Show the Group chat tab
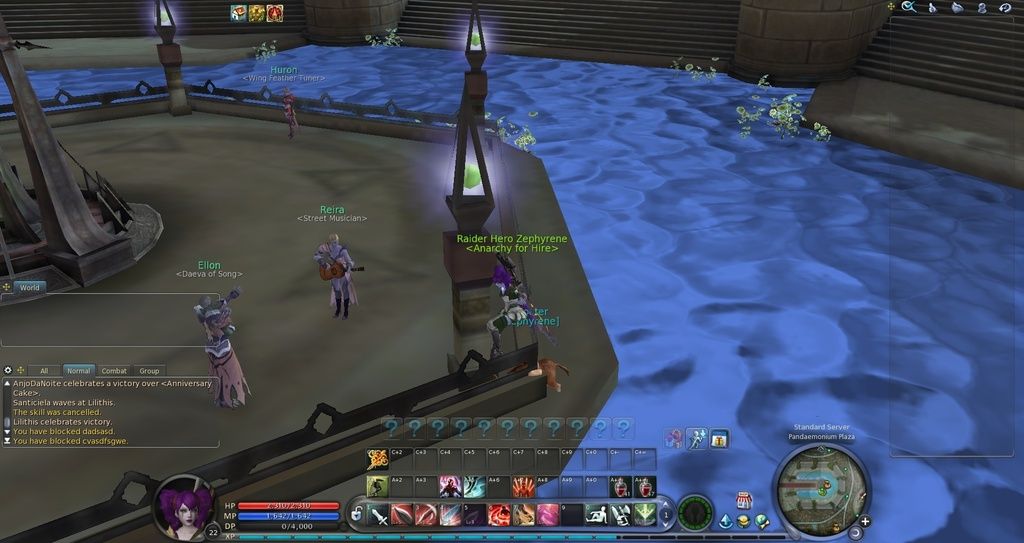The height and width of the screenshot is (543, 1024). [149, 371]
